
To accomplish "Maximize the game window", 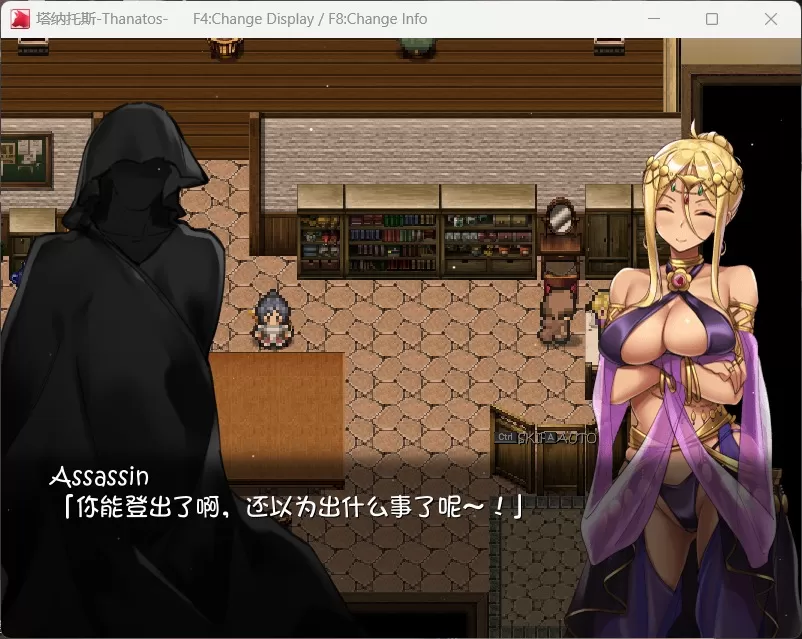I will coord(712,19).
